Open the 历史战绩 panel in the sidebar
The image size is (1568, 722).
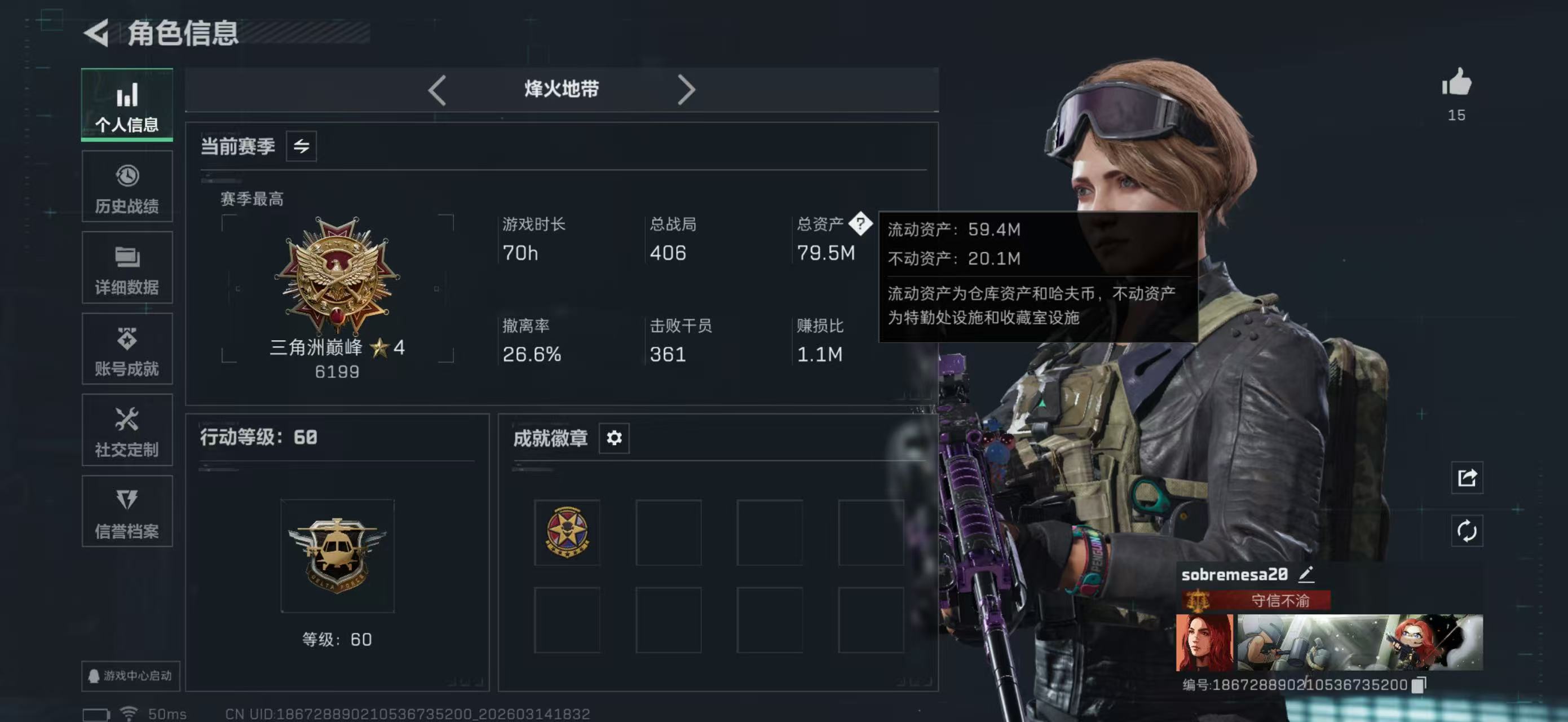(127, 186)
